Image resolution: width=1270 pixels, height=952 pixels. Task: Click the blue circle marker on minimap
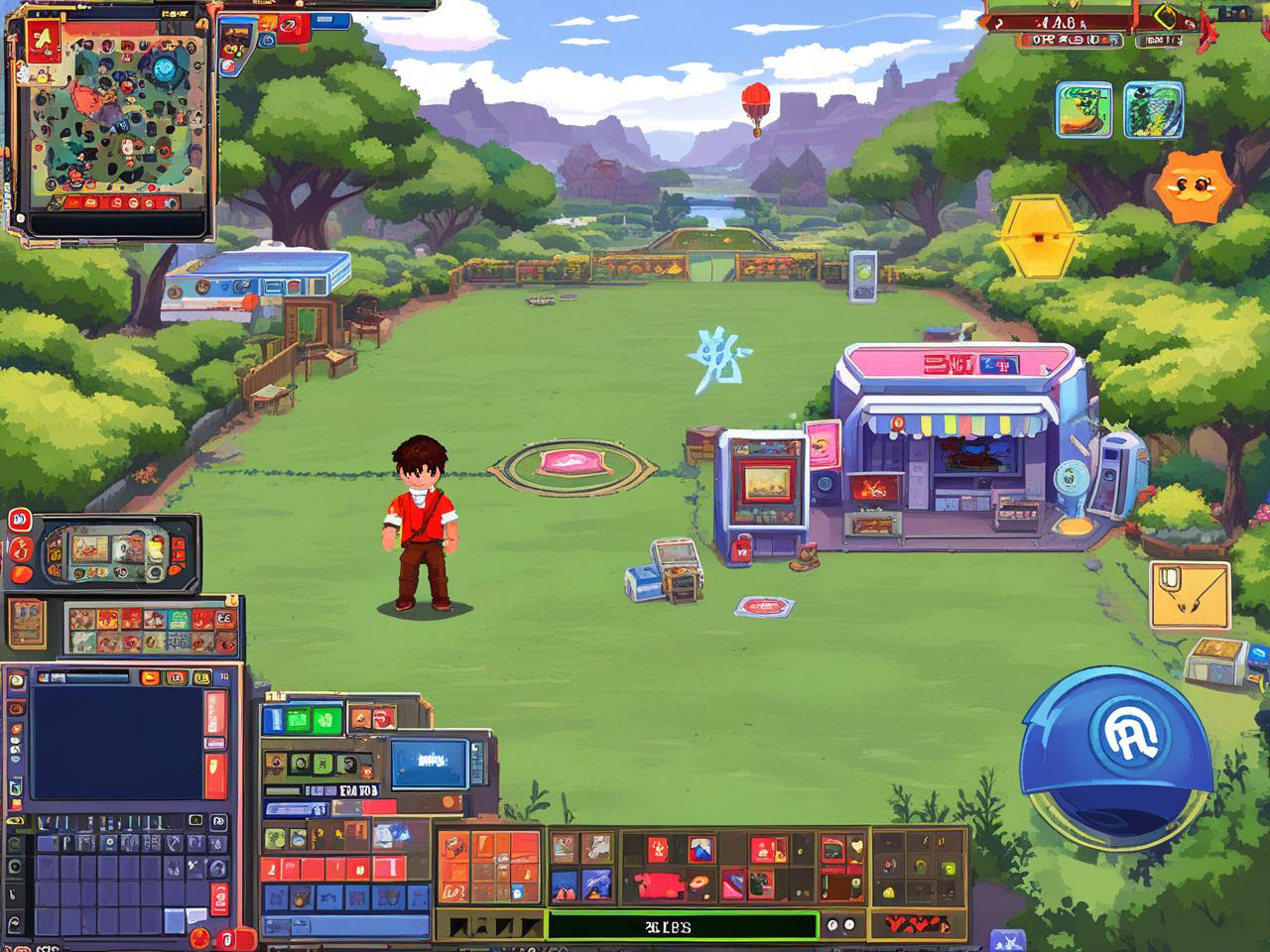click(164, 69)
